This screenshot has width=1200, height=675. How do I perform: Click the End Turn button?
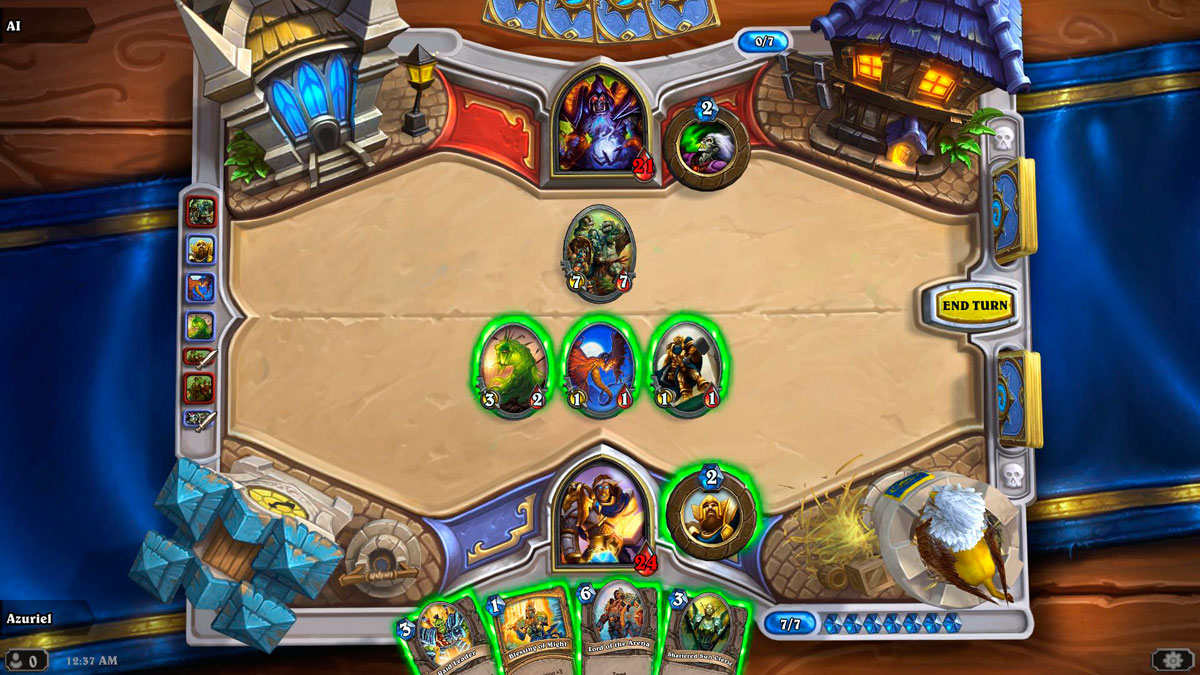pyautogui.click(x=975, y=305)
